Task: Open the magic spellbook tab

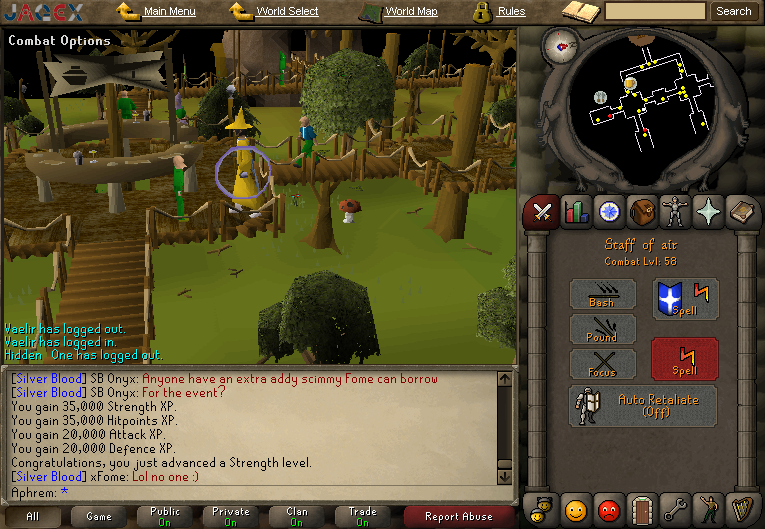Action: tap(744, 211)
